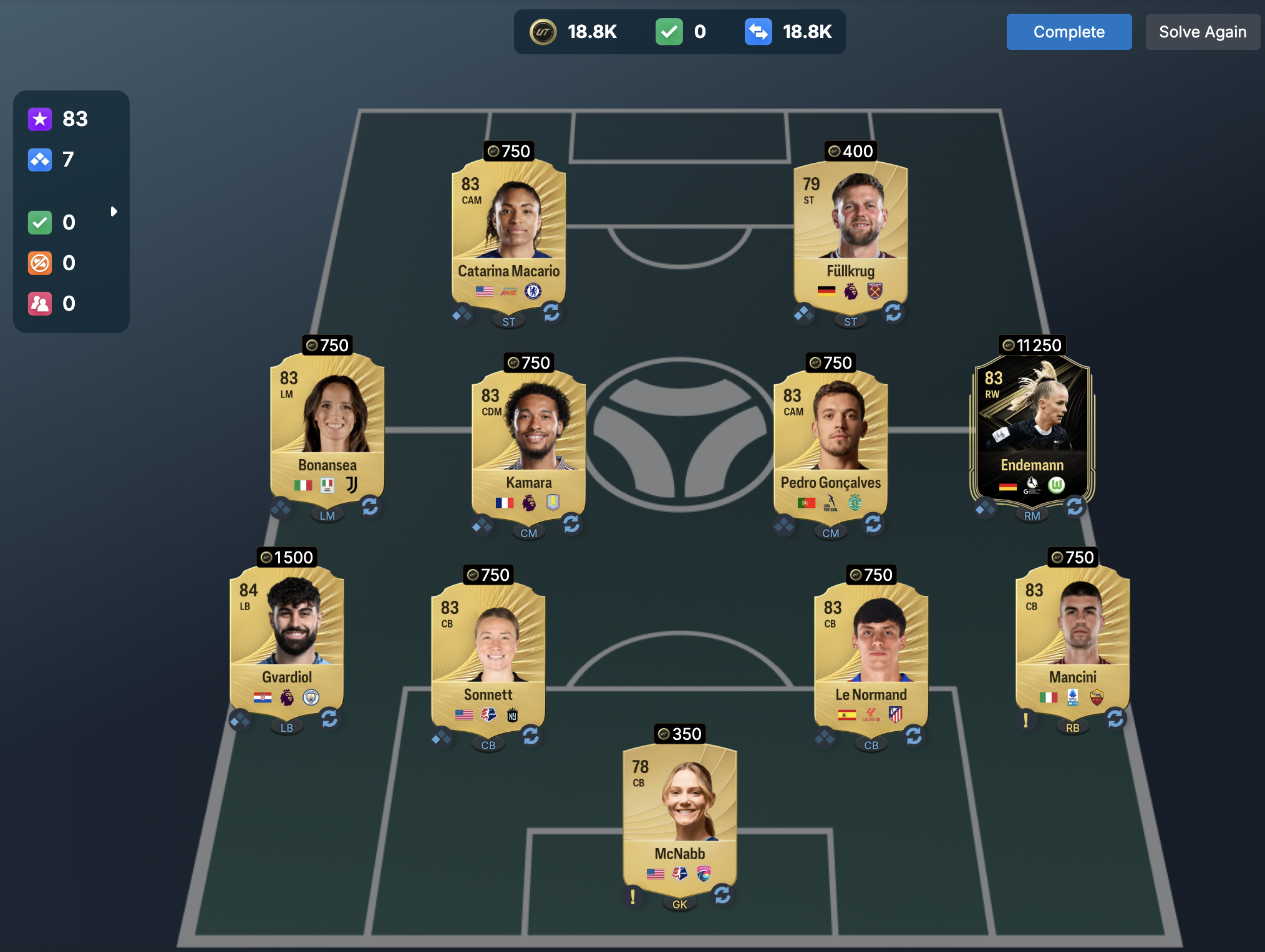Click the blue Complete button
Screen dimensions: 1265x952
pos(1069,32)
